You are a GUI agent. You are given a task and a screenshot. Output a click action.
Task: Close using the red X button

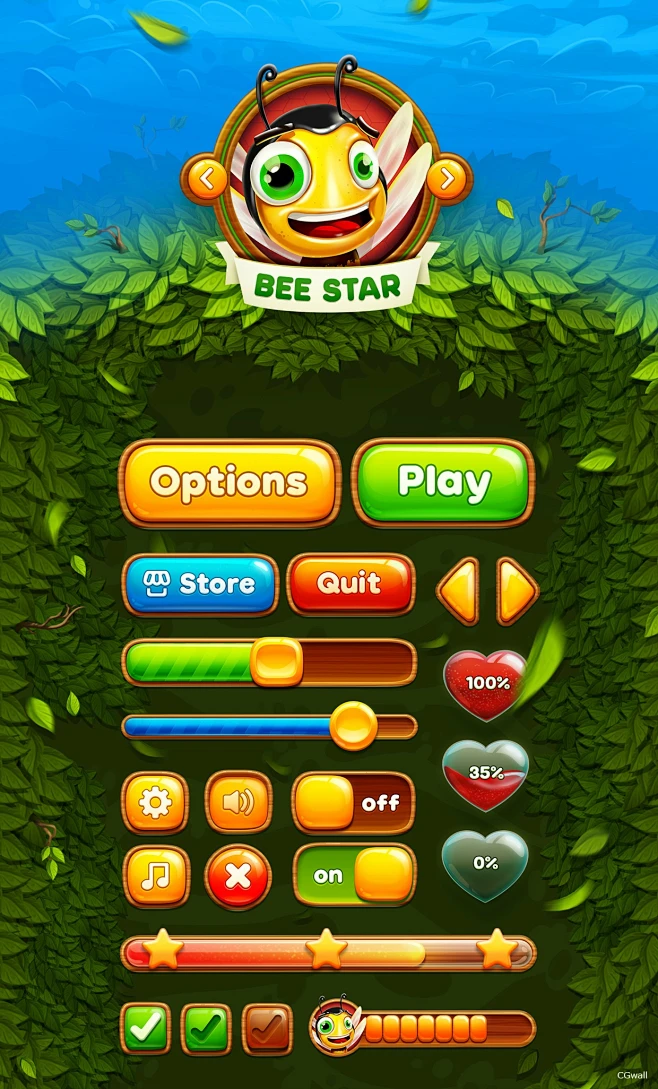[x=238, y=877]
